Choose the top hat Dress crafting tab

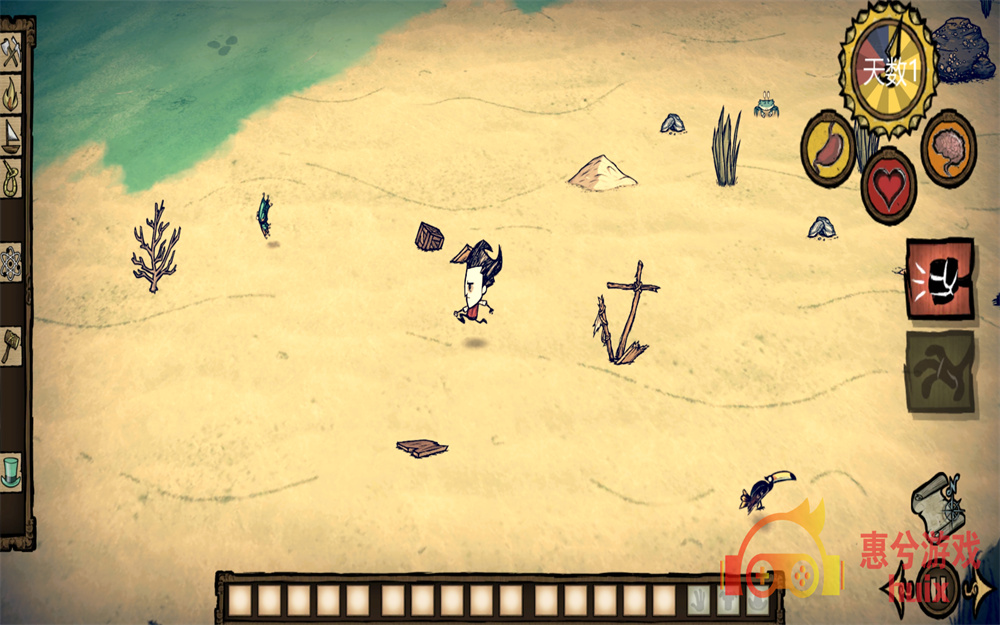click(x=11, y=470)
